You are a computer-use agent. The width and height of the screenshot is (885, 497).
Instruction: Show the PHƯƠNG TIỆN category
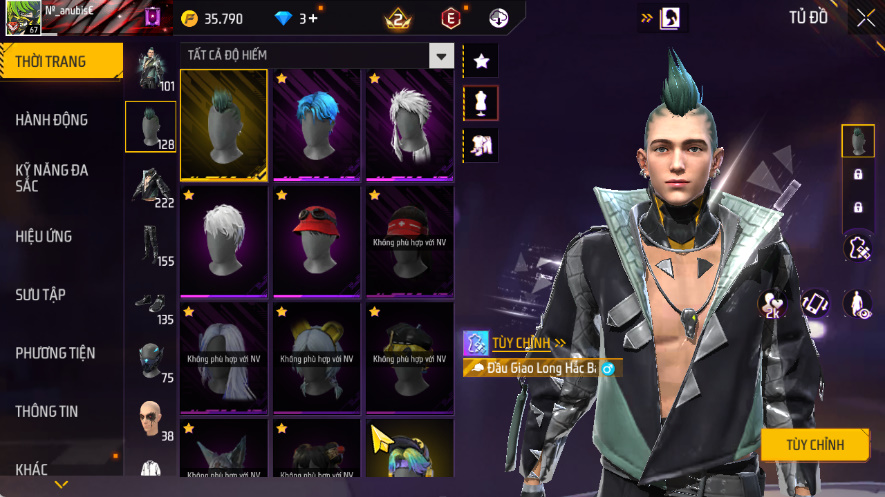coord(55,353)
